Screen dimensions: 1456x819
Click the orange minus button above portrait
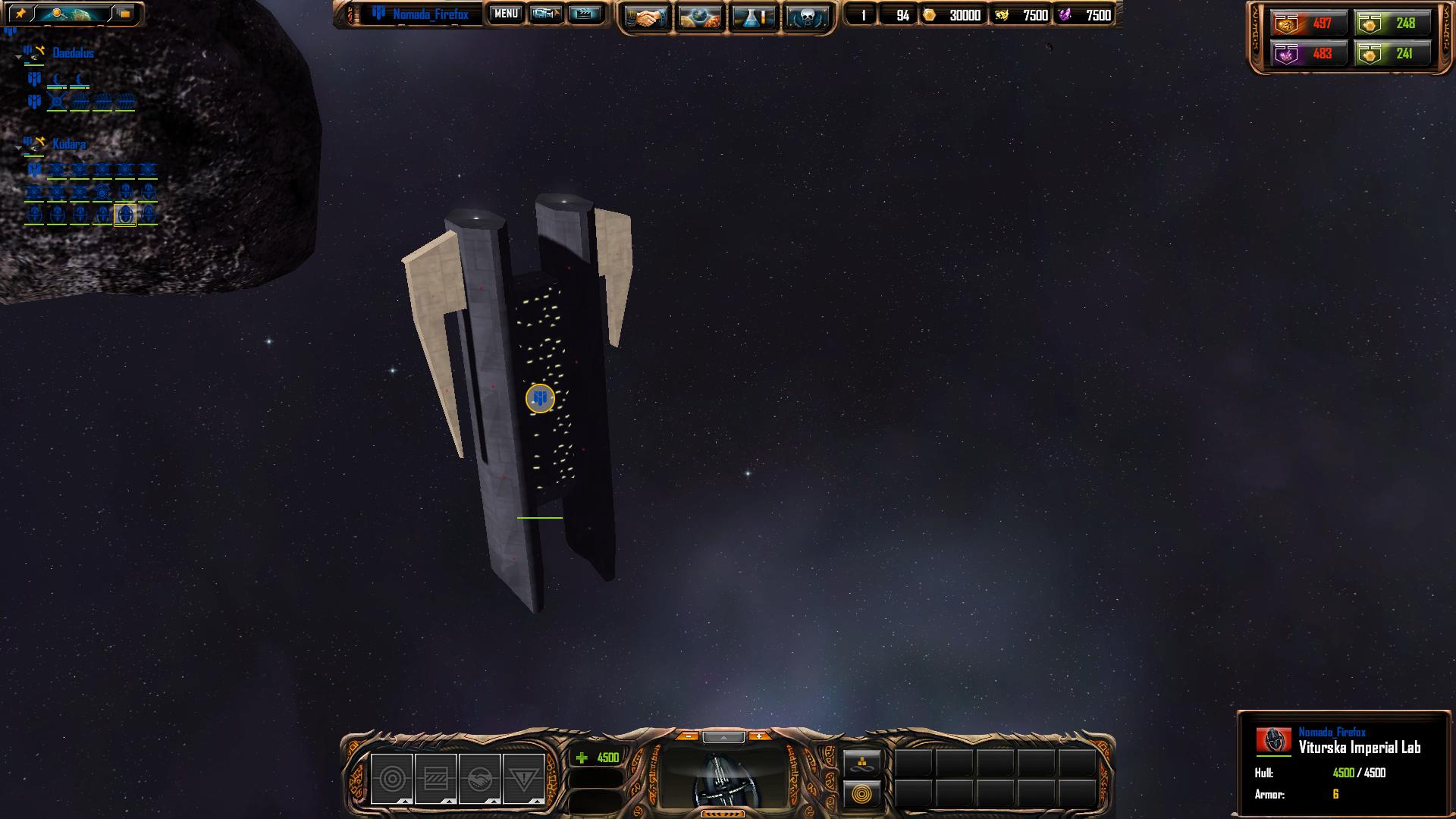click(x=688, y=736)
